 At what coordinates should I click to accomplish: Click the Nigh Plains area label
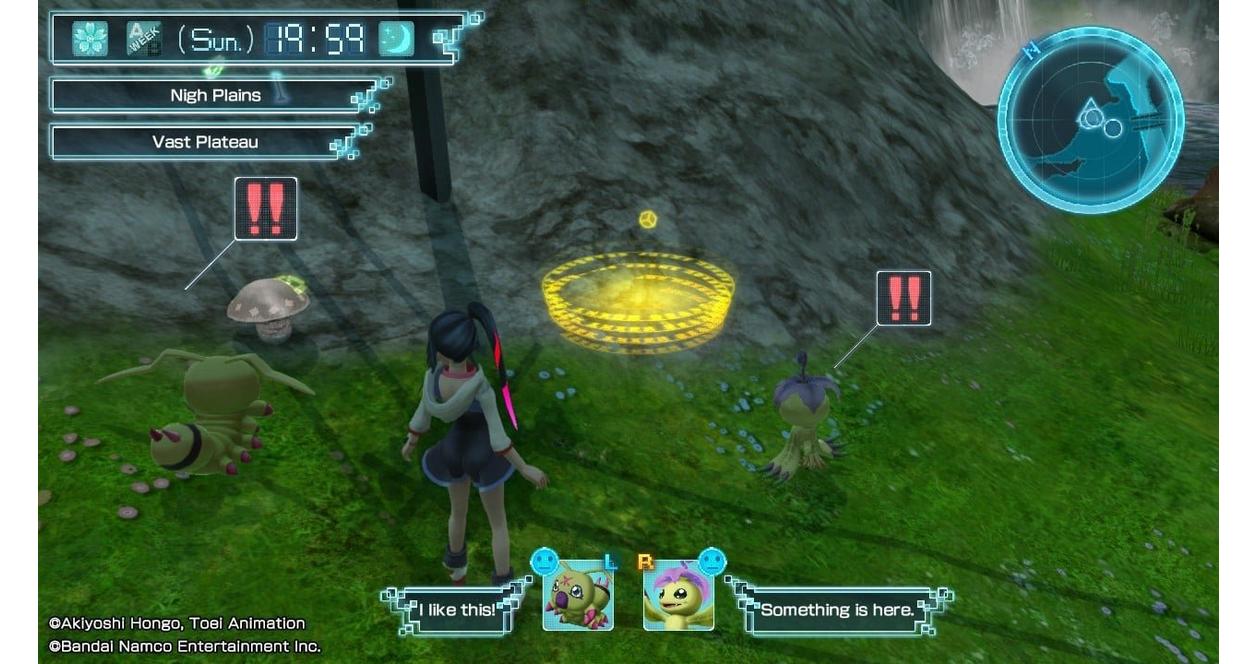[214, 96]
